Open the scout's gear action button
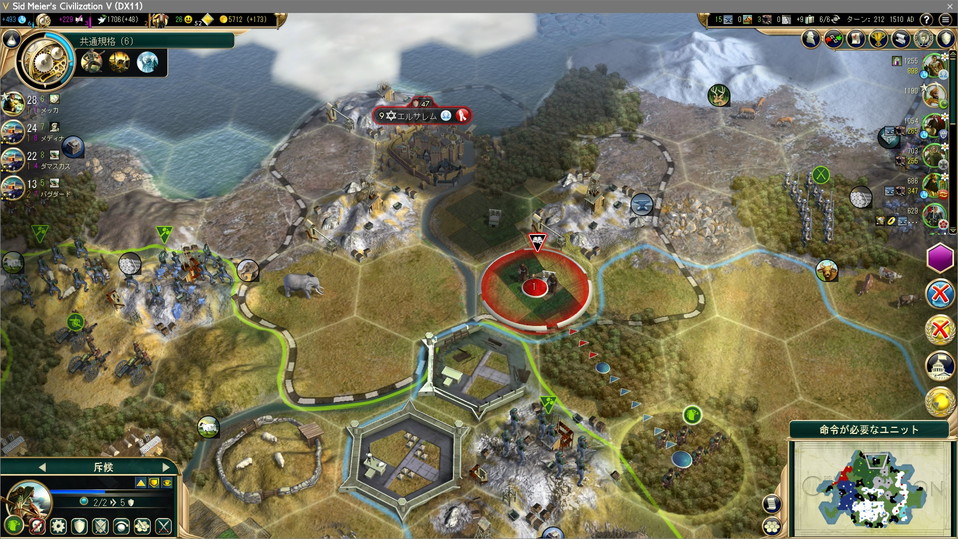958x539 pixels. click(58, 525)
